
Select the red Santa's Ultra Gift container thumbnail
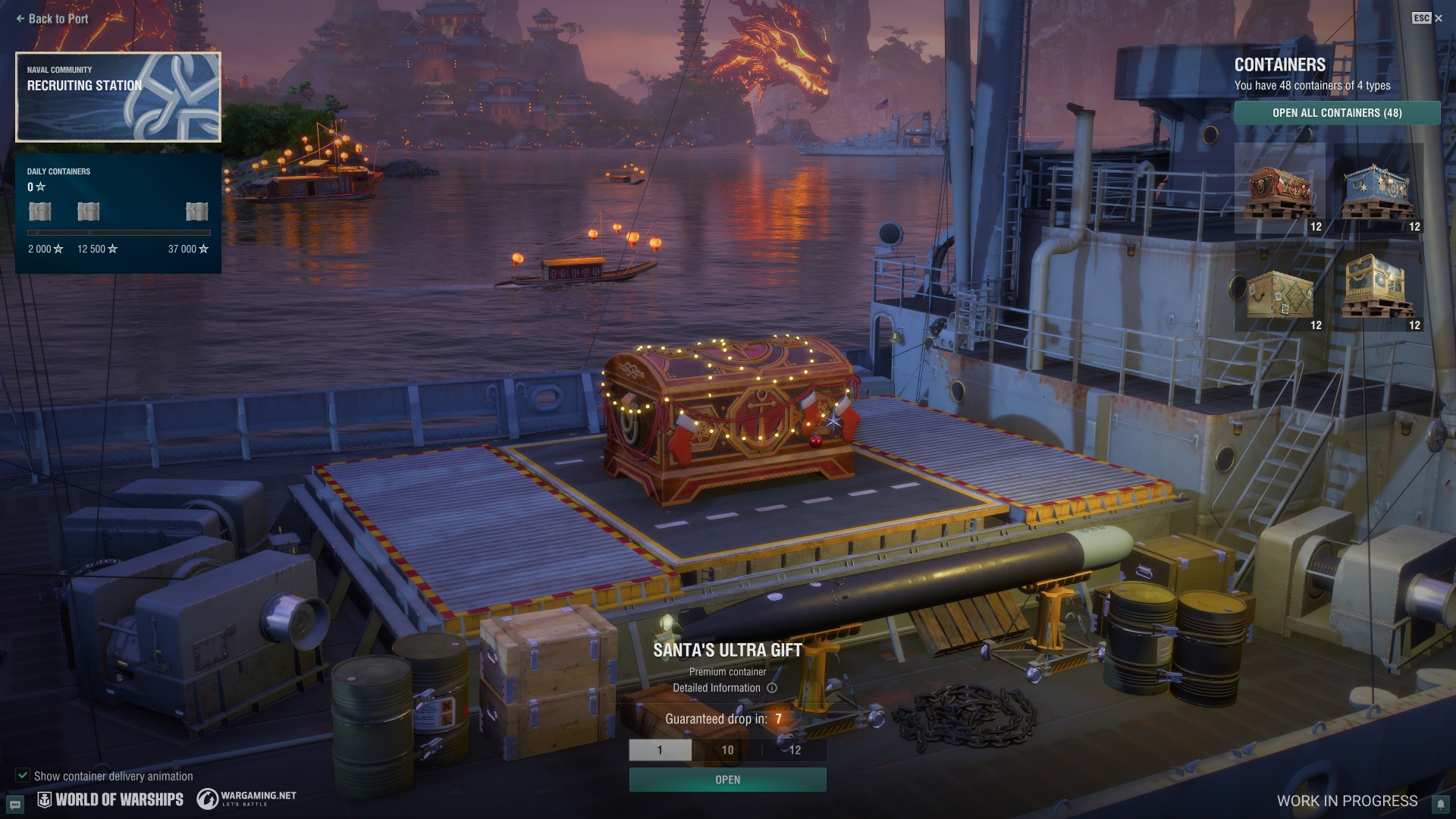(1280, 188)
